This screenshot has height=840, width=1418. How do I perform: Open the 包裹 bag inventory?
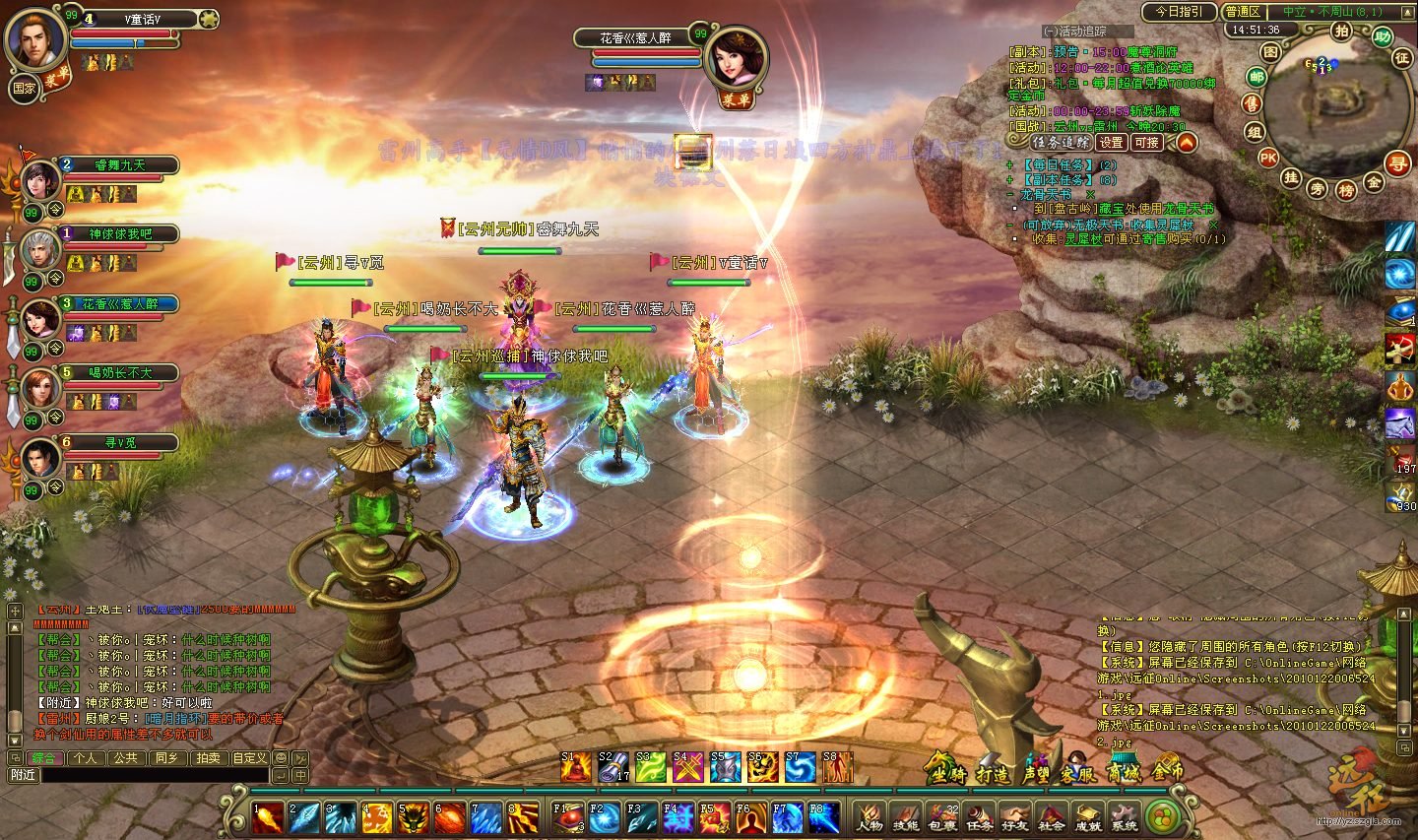click(942, 817)
